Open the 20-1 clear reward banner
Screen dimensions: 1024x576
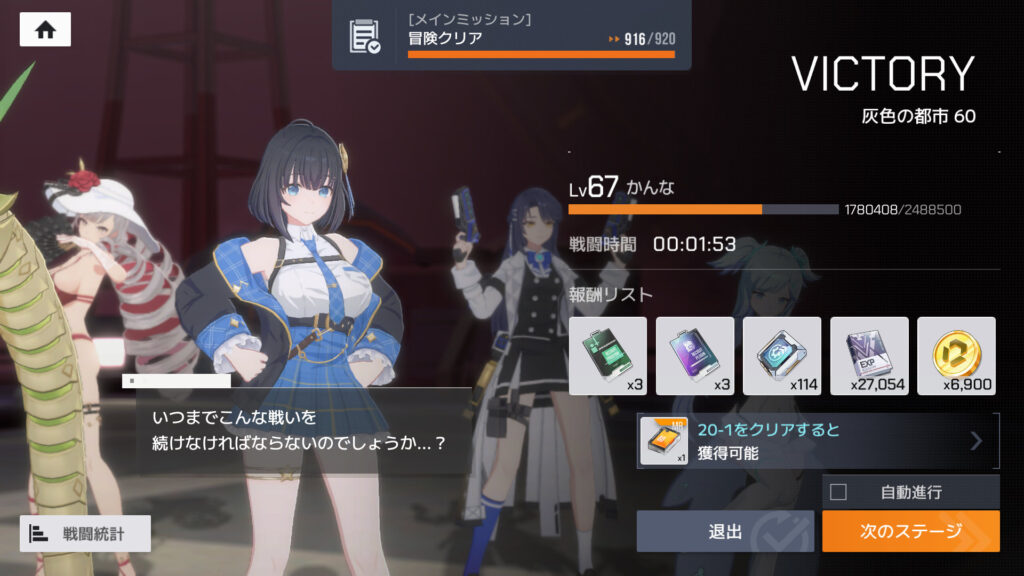[818, 441]
